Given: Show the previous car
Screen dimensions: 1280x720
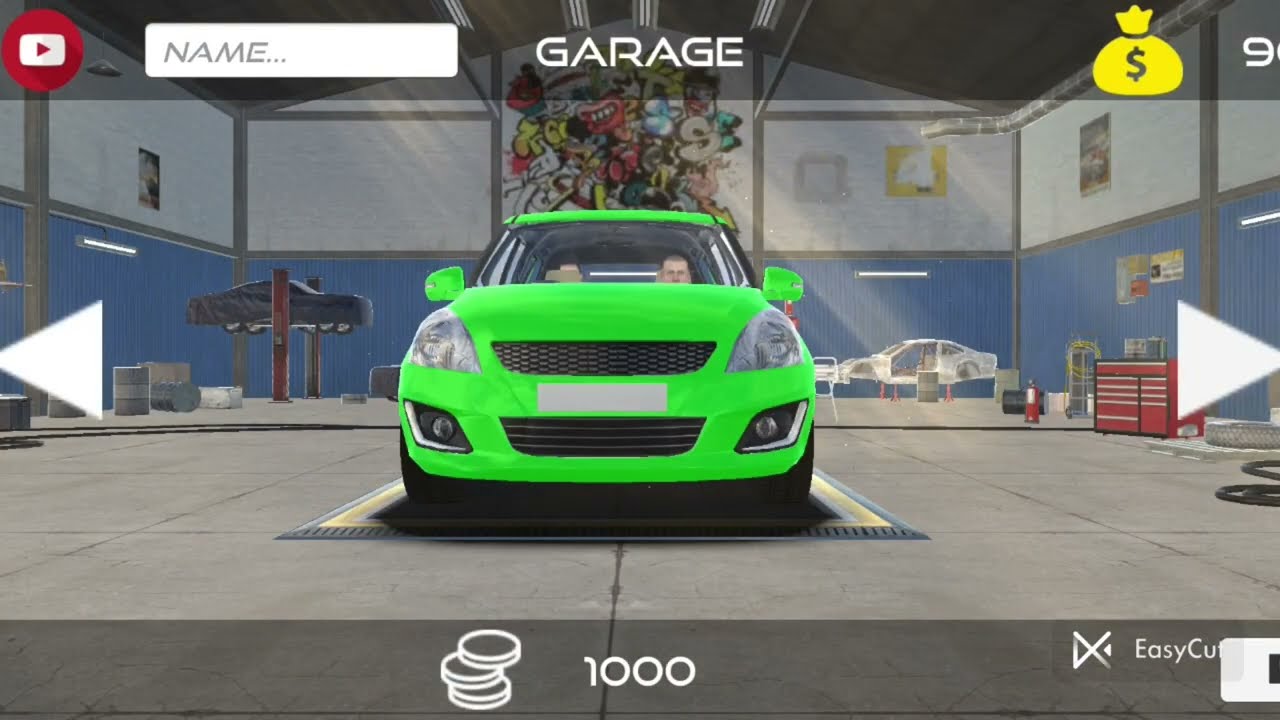Looking at the screenshot, I should click(x=60, y=358).
